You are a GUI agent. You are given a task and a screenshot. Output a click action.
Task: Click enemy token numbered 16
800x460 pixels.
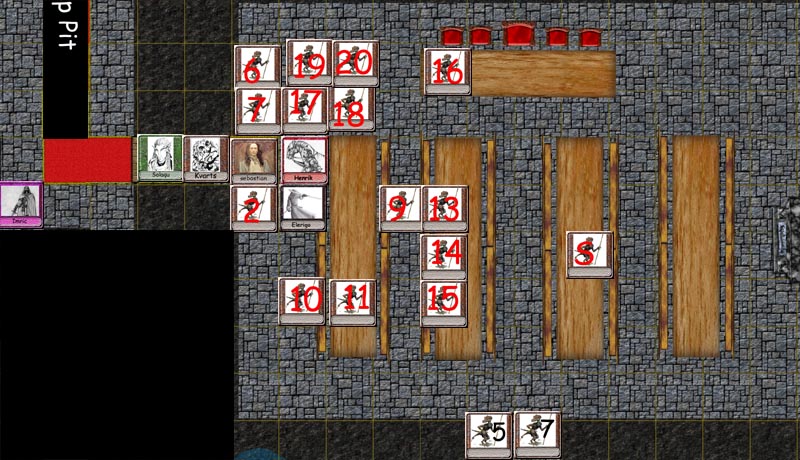click(x=447, y=72)
